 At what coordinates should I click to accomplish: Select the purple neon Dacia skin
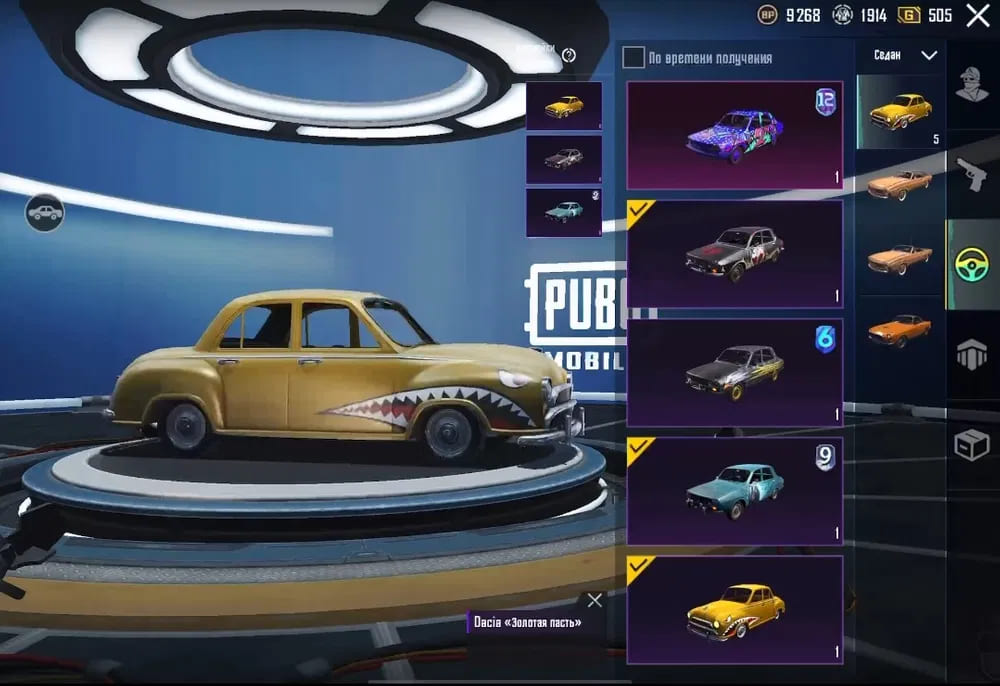(735, 135)
